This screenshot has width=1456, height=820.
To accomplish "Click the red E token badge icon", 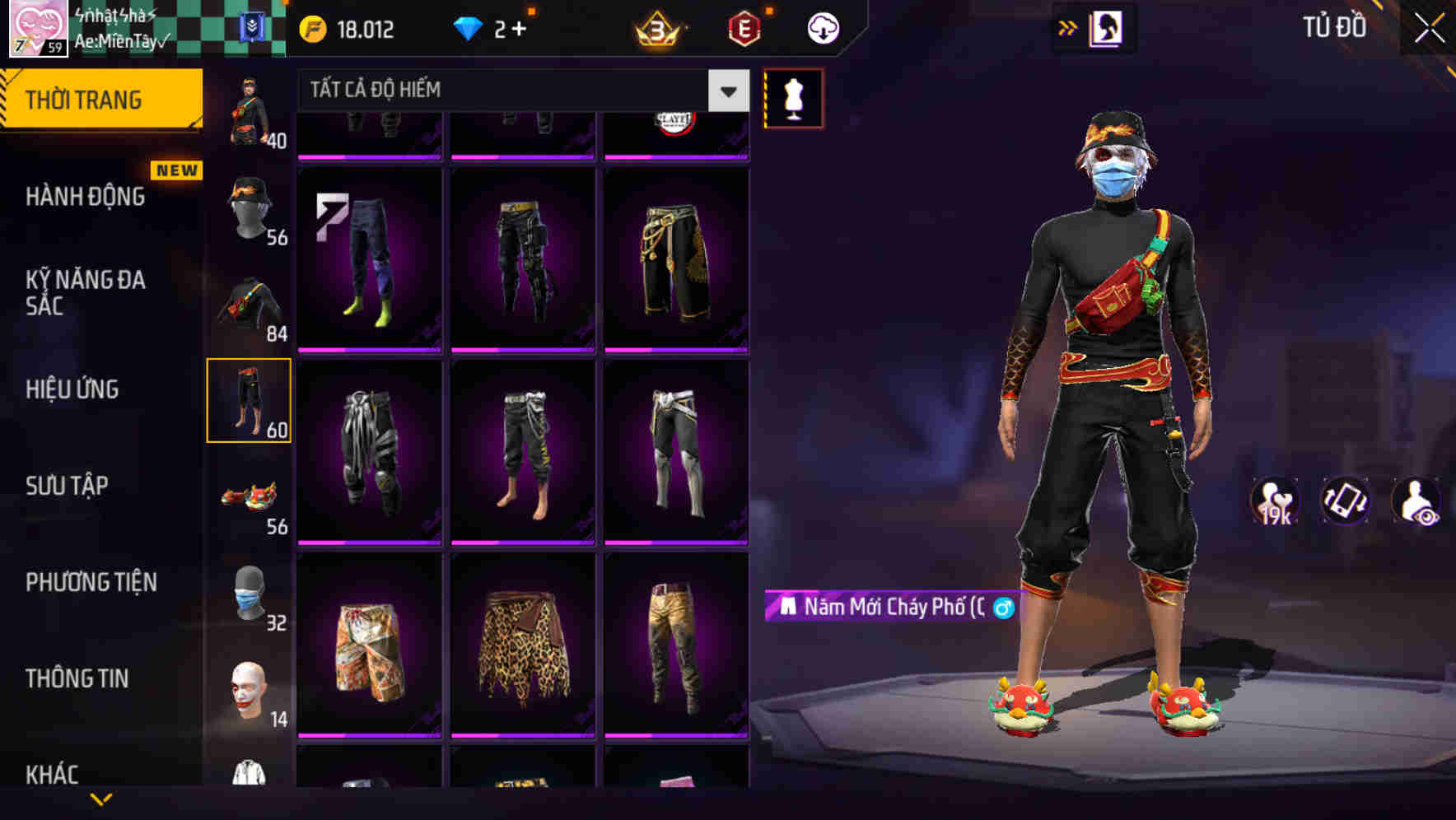I will point(743,29).
